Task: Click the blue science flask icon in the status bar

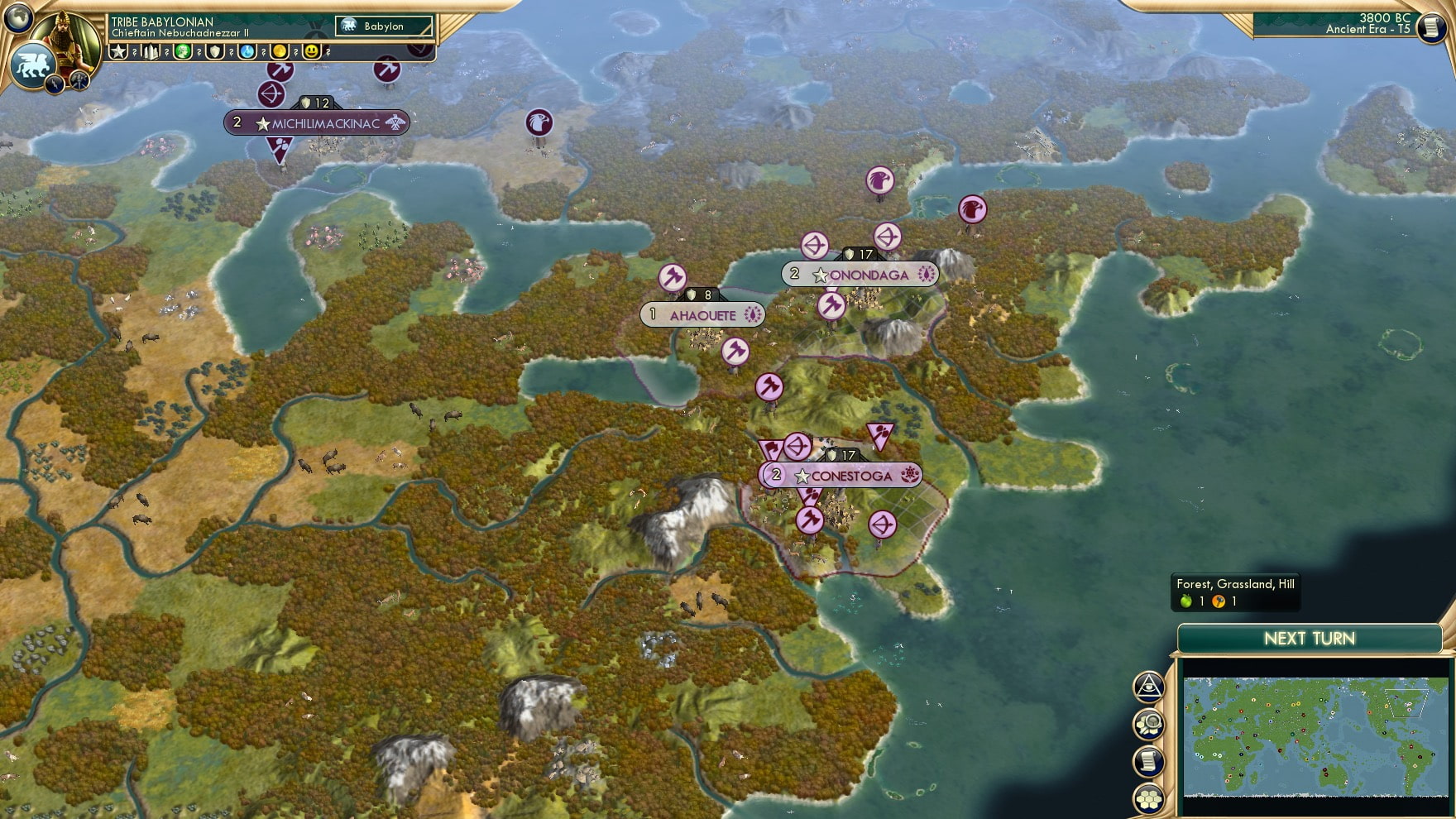Action: pyautogui.click(x=247, y=53)
